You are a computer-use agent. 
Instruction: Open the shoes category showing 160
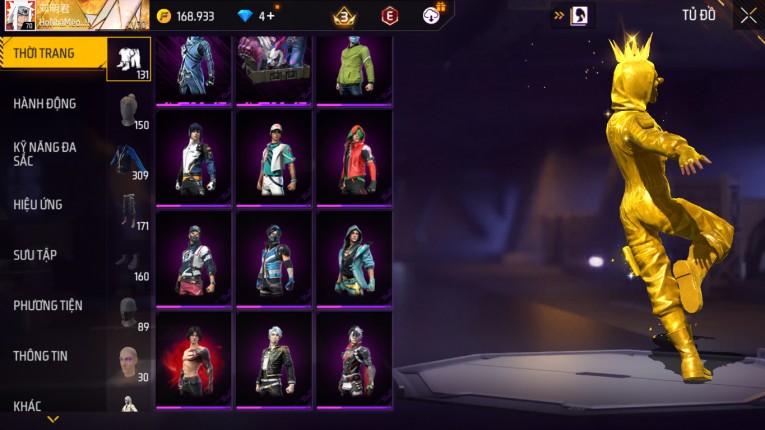tap(128, 262)
